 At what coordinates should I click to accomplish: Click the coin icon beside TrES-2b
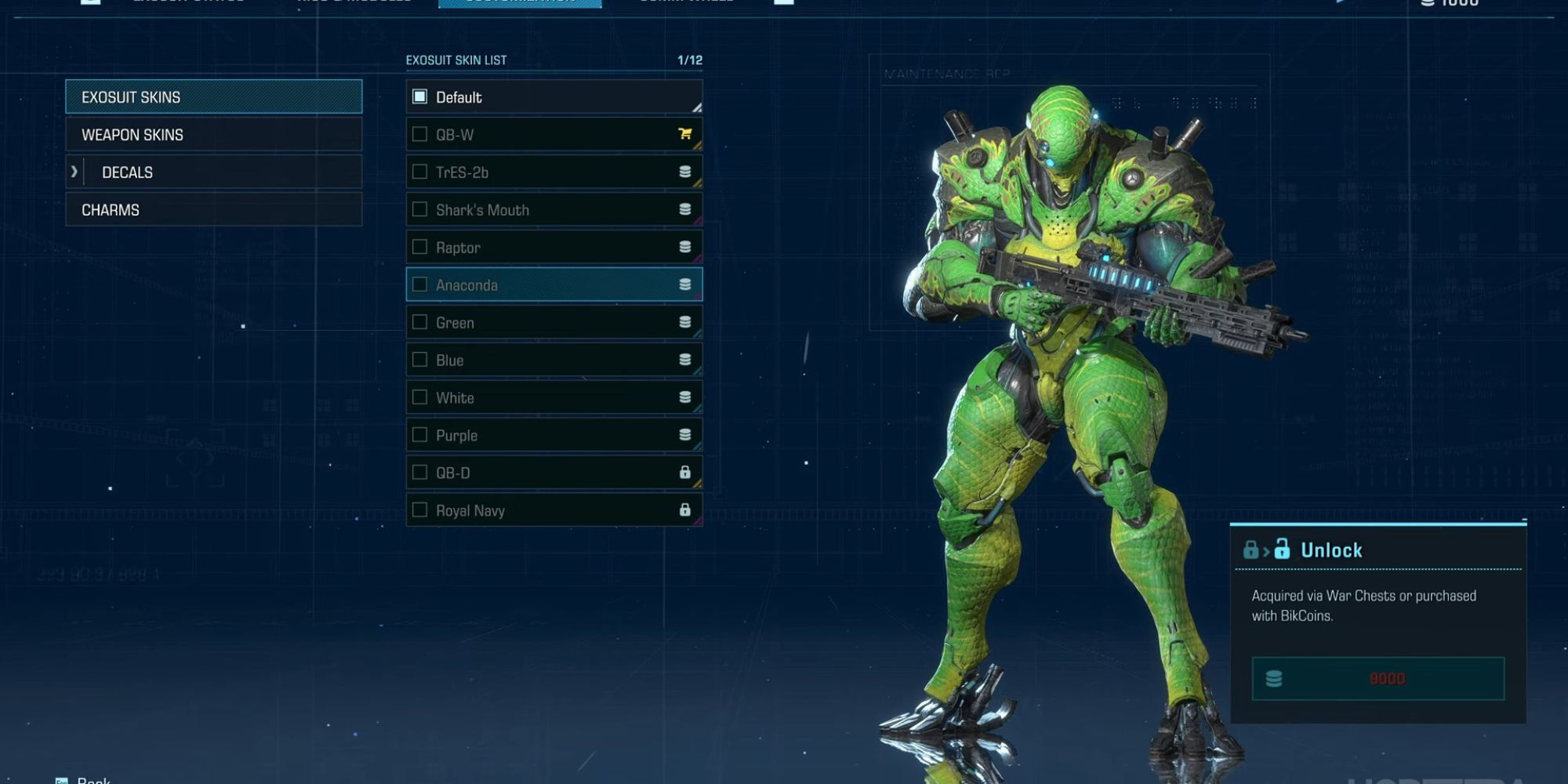(686, 172)
